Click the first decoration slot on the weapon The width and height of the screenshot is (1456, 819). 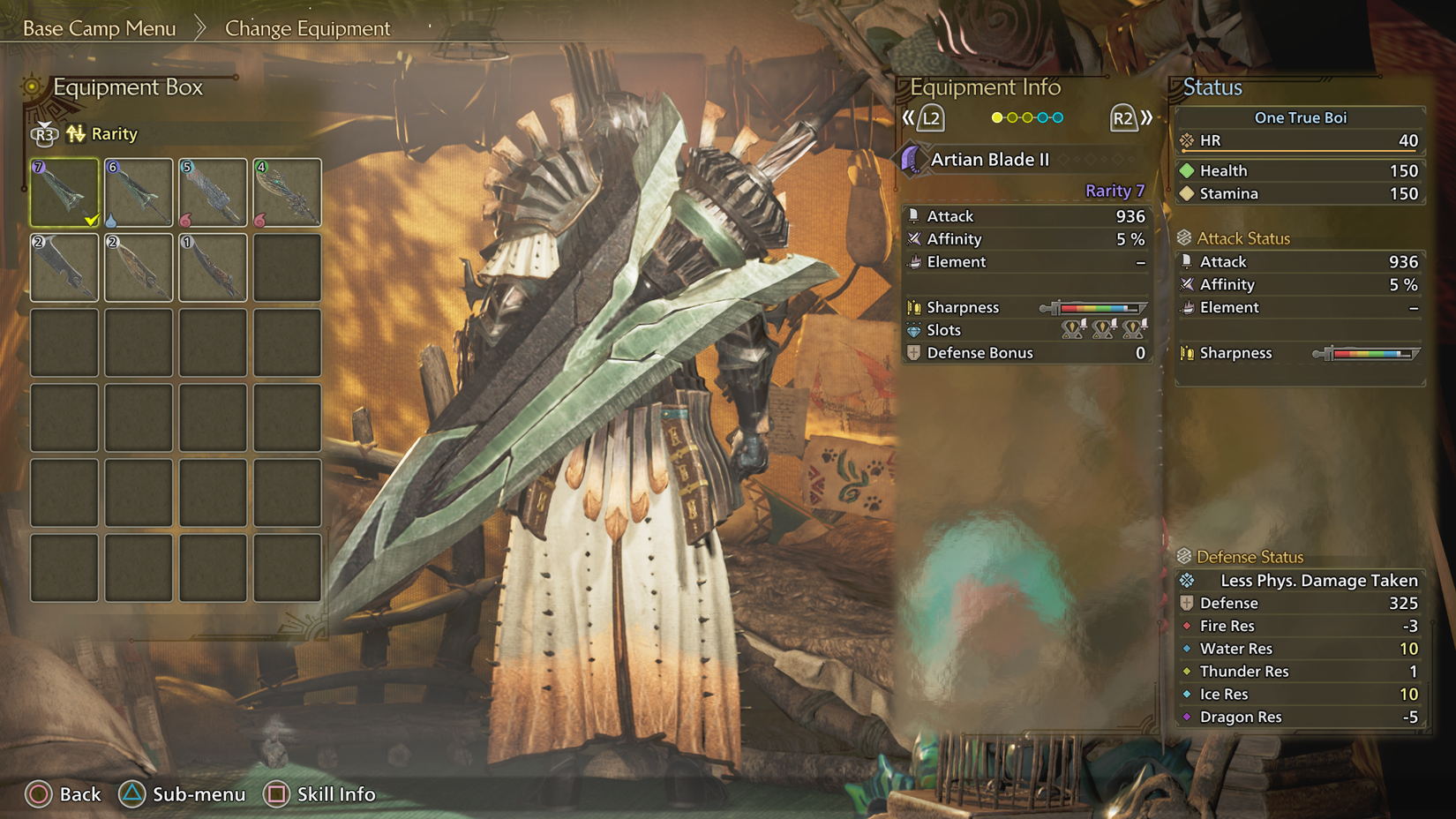[x=1070, y=329]
